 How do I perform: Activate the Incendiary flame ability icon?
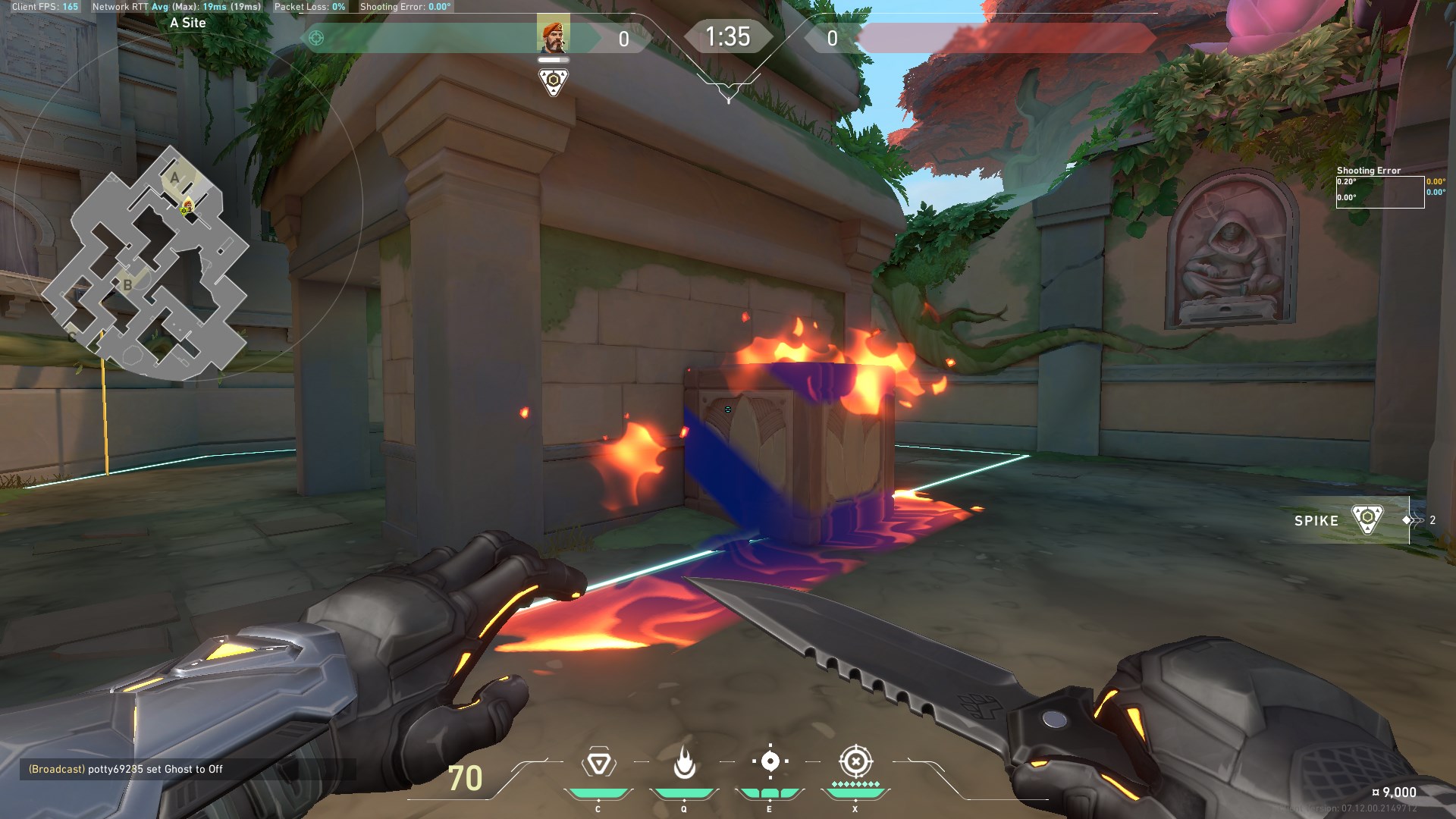point(684,763)
